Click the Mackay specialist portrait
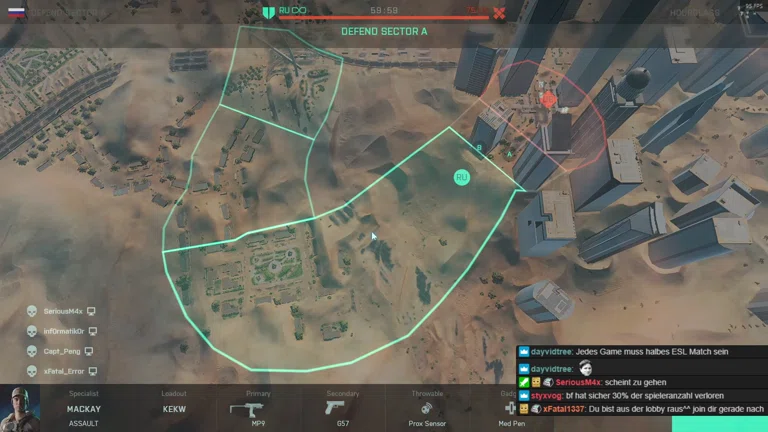This screenshot has width=768, height=432. tap(20, 409)
